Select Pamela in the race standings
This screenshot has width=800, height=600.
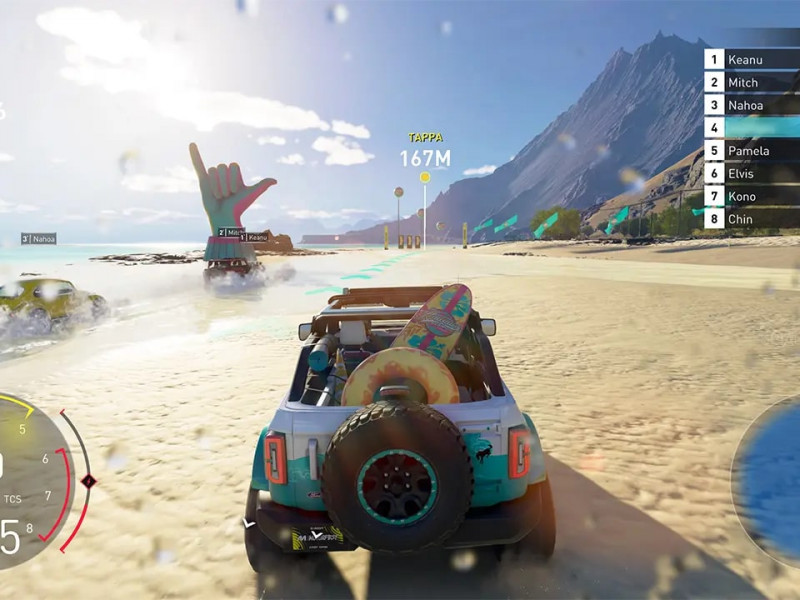click(x=750, y=151)
